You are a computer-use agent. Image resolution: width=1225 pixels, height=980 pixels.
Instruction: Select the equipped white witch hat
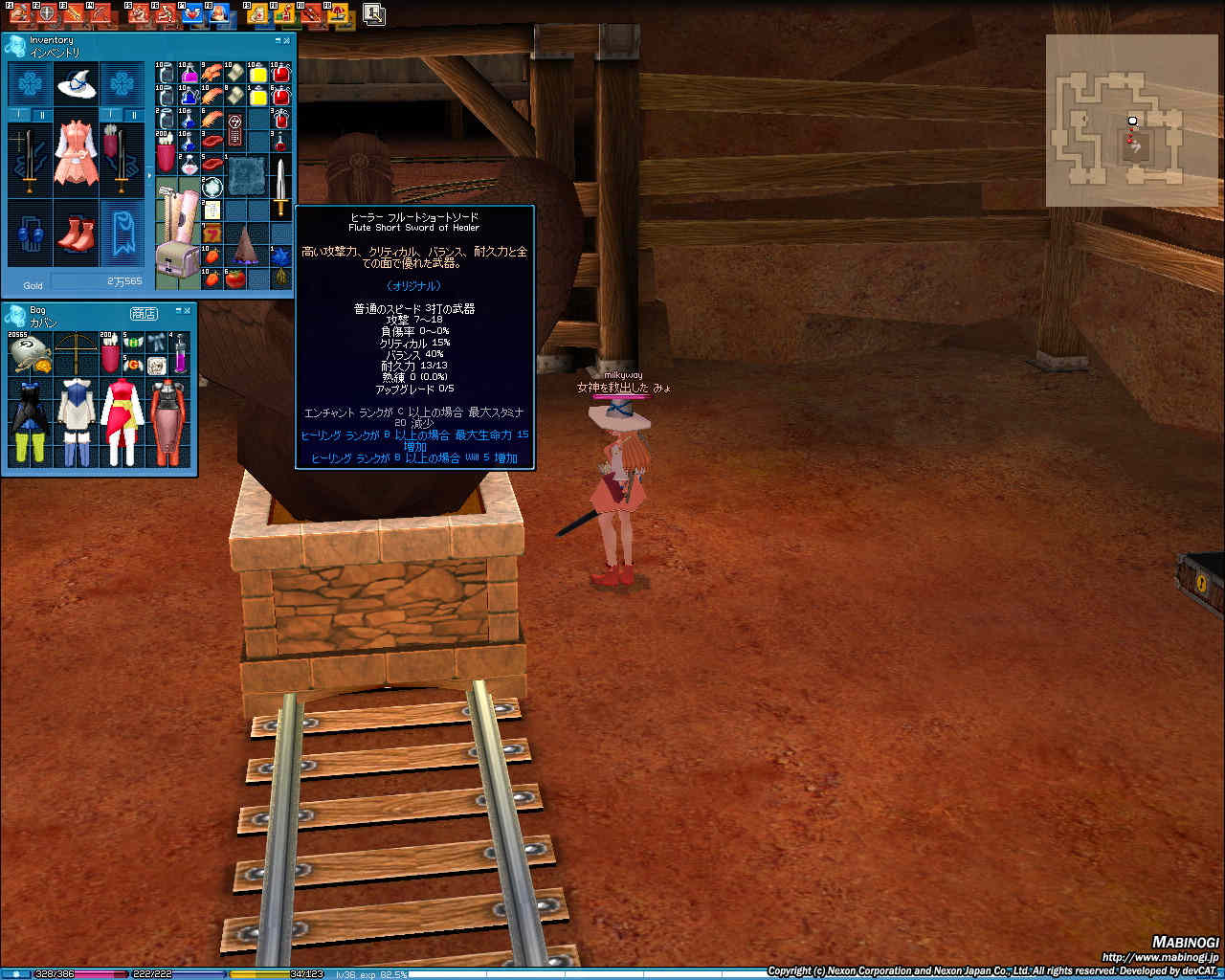click(76, 85)
